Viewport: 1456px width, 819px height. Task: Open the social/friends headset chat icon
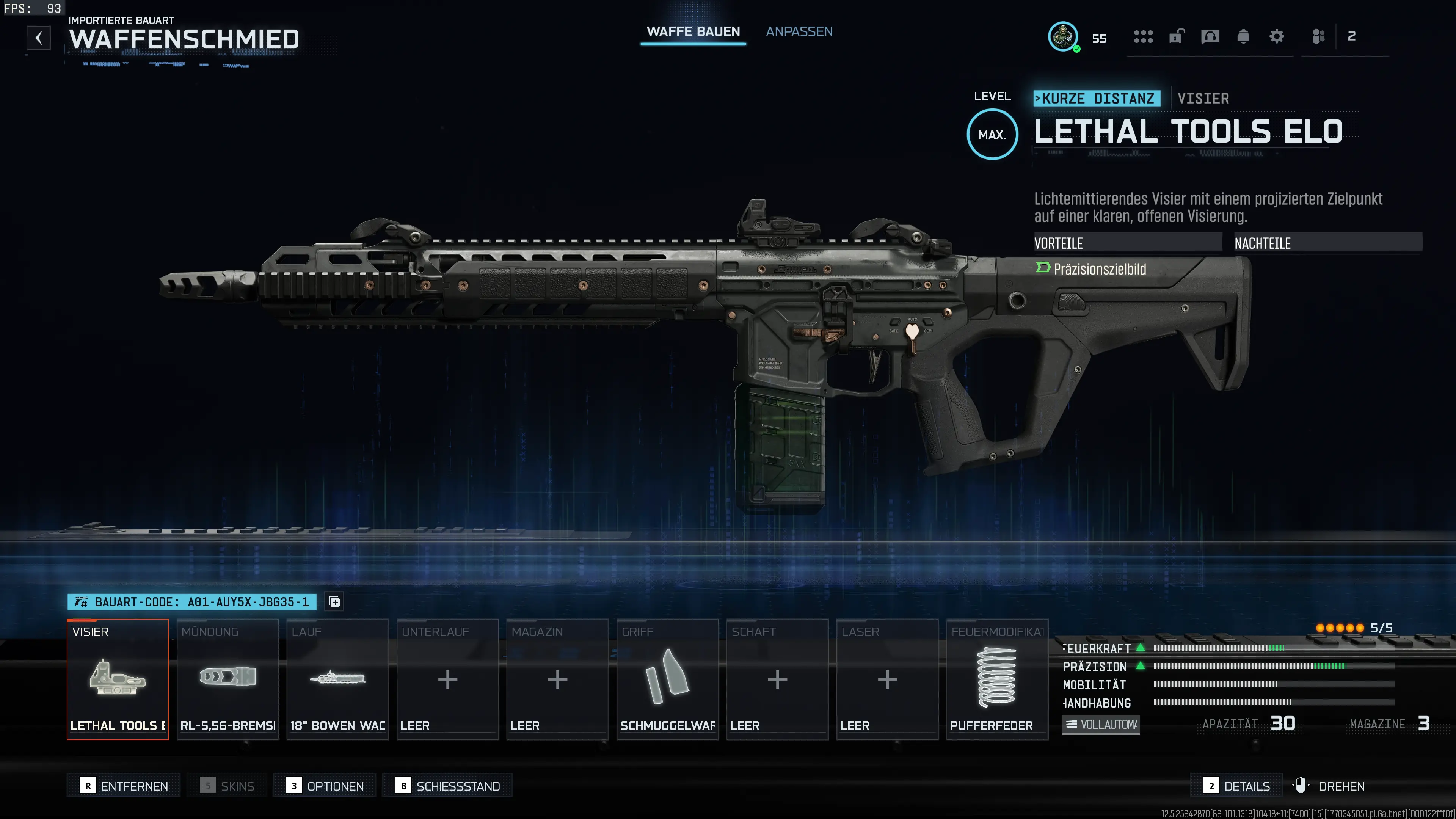coord(1210,36)
